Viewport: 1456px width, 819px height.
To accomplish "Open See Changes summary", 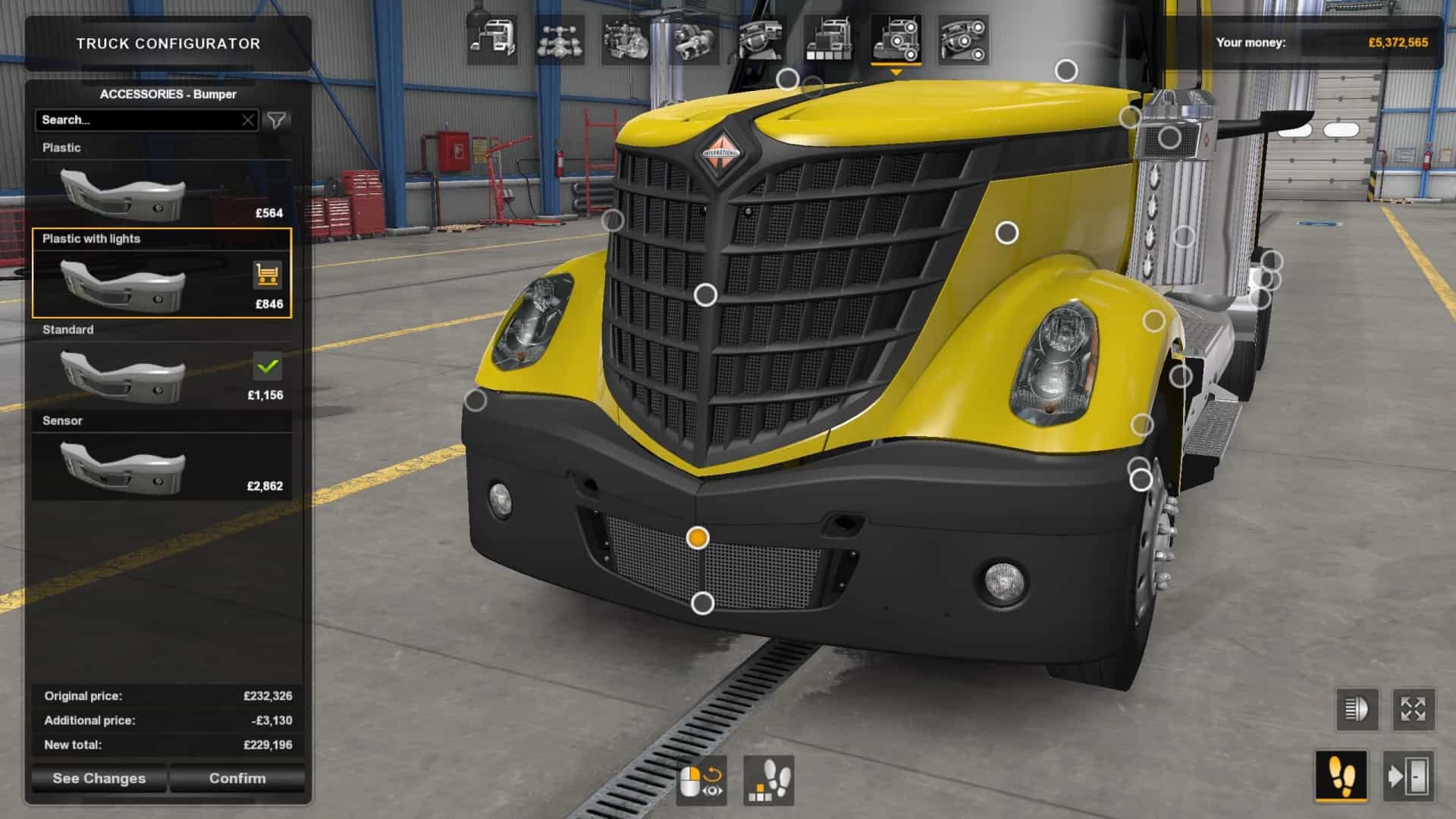I will [x=99, y=778].
